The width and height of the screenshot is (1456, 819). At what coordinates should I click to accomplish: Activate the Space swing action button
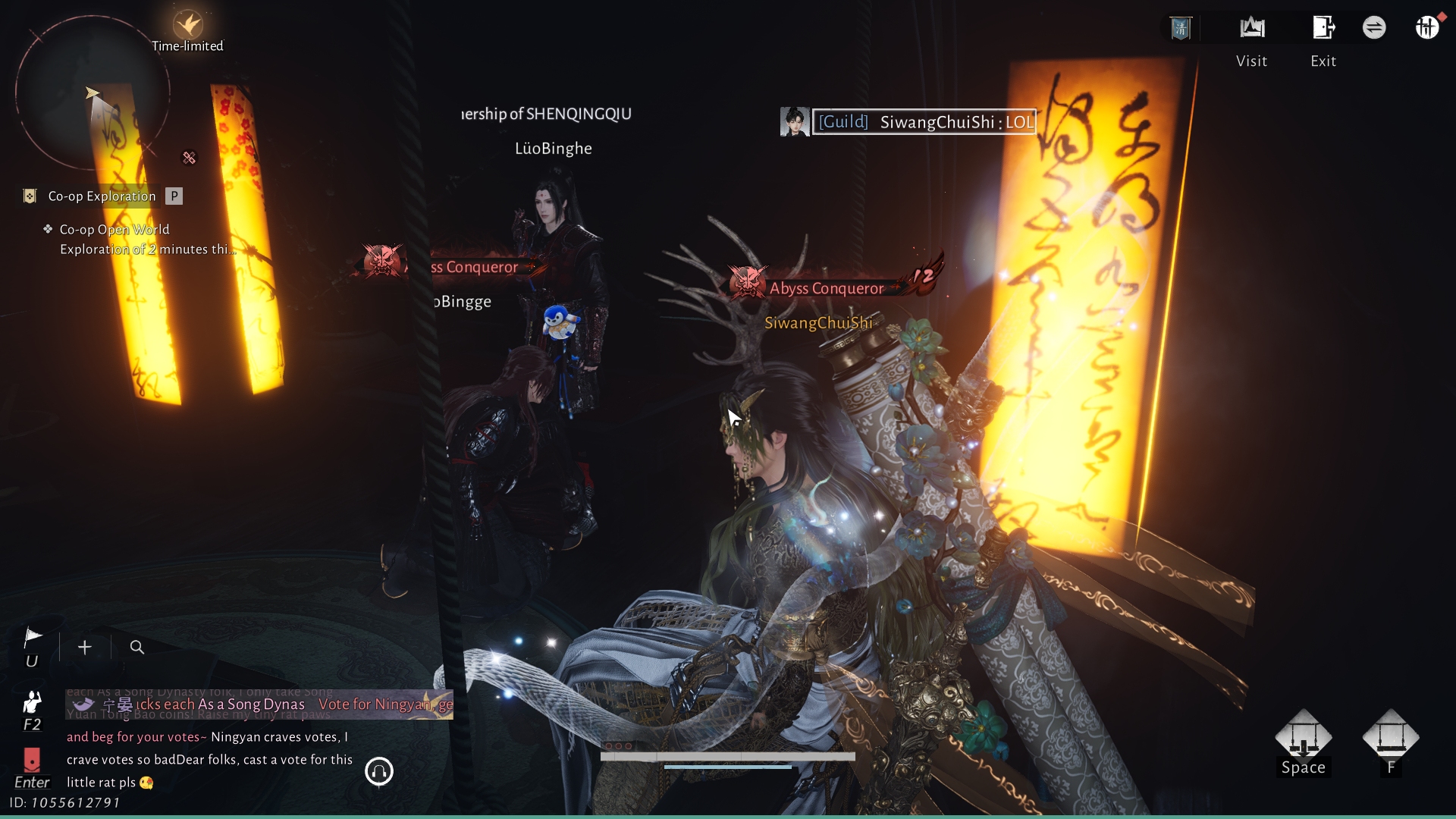(x=1303, y=737)
